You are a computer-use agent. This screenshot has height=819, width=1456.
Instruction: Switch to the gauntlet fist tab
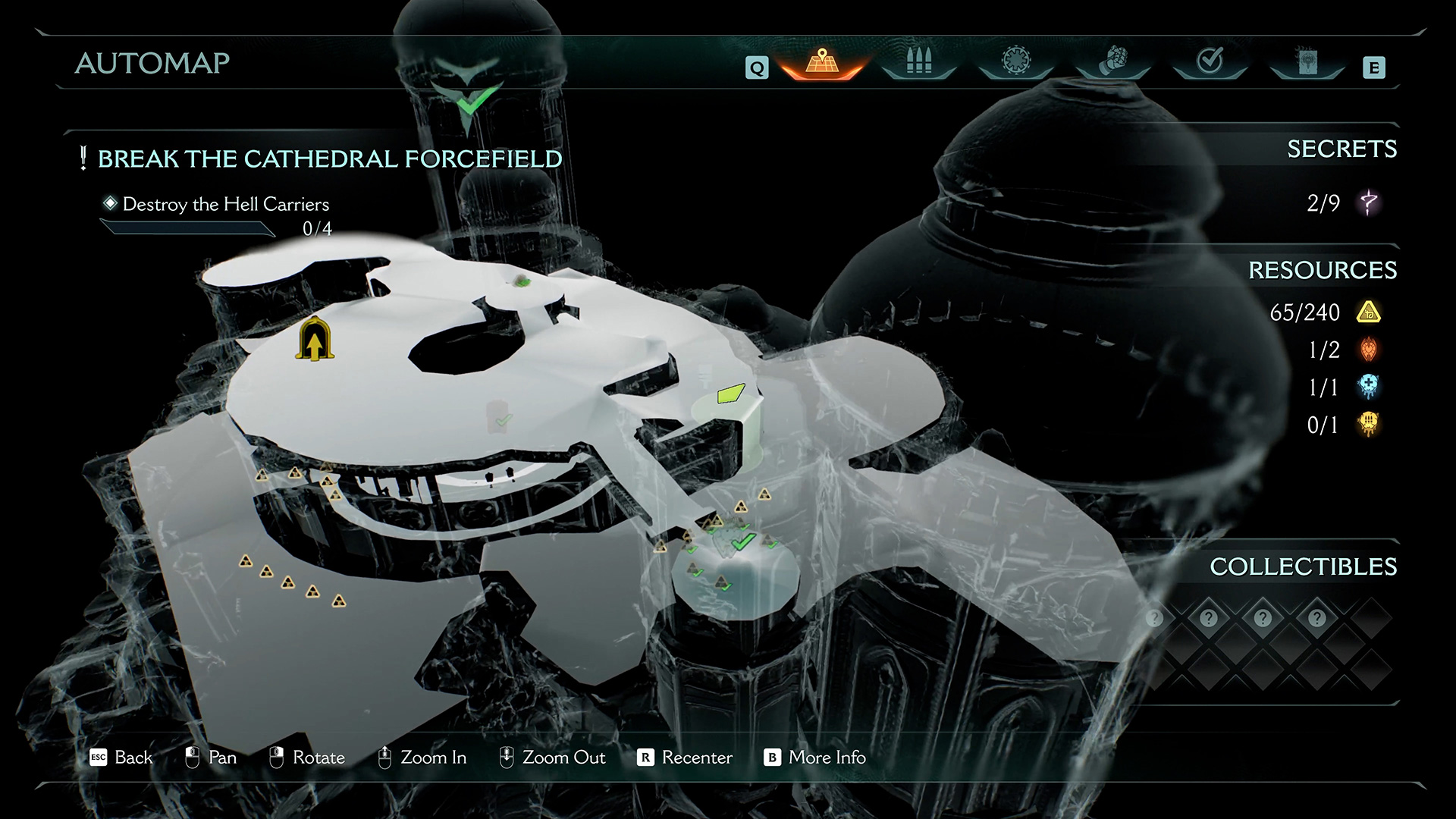pos(1113,61)
